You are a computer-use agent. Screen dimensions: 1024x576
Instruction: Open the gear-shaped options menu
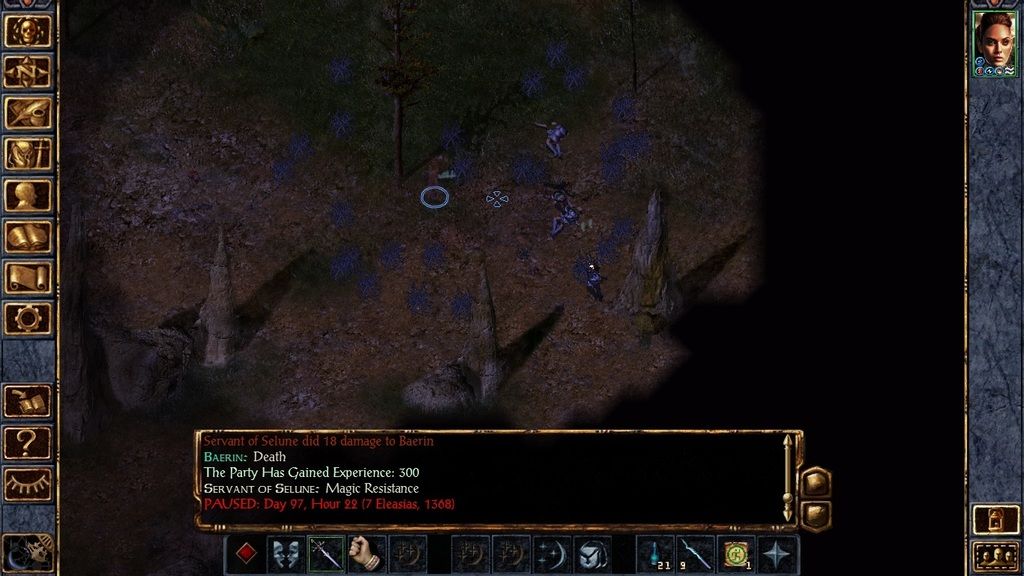(x=28, y=318)
